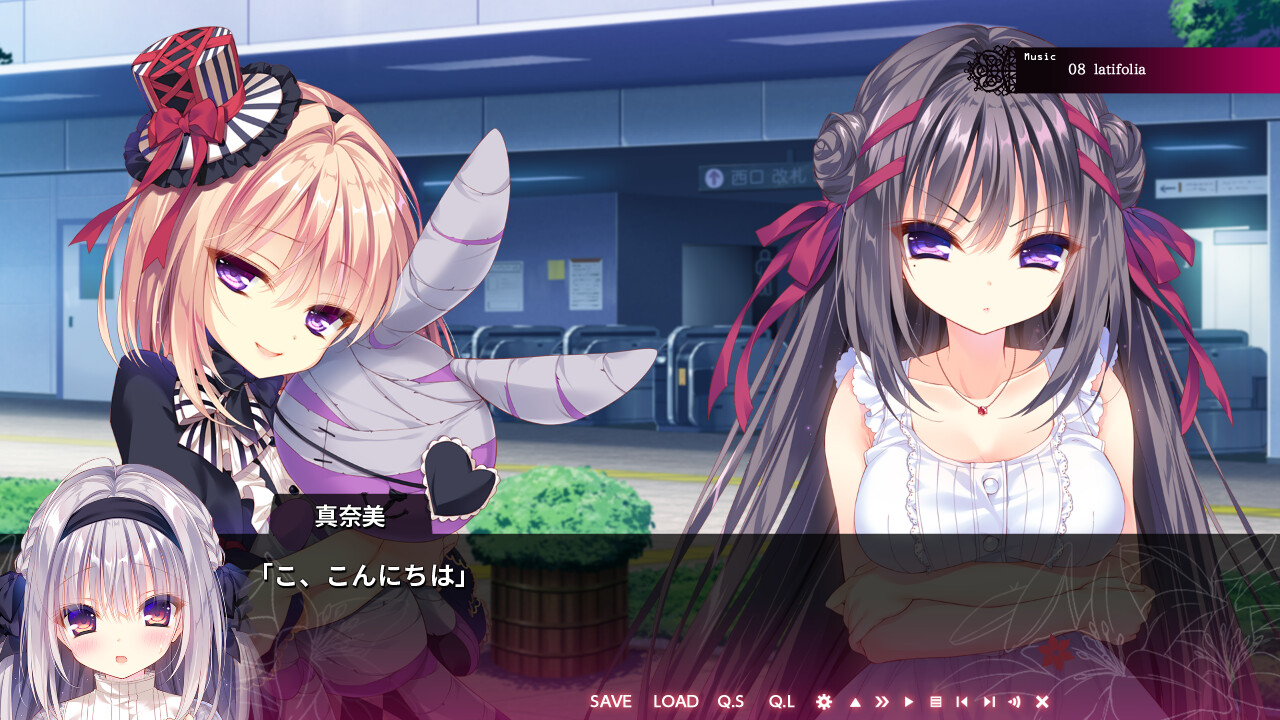
Task: Open the message backlog icon
Action: point(936,701)
